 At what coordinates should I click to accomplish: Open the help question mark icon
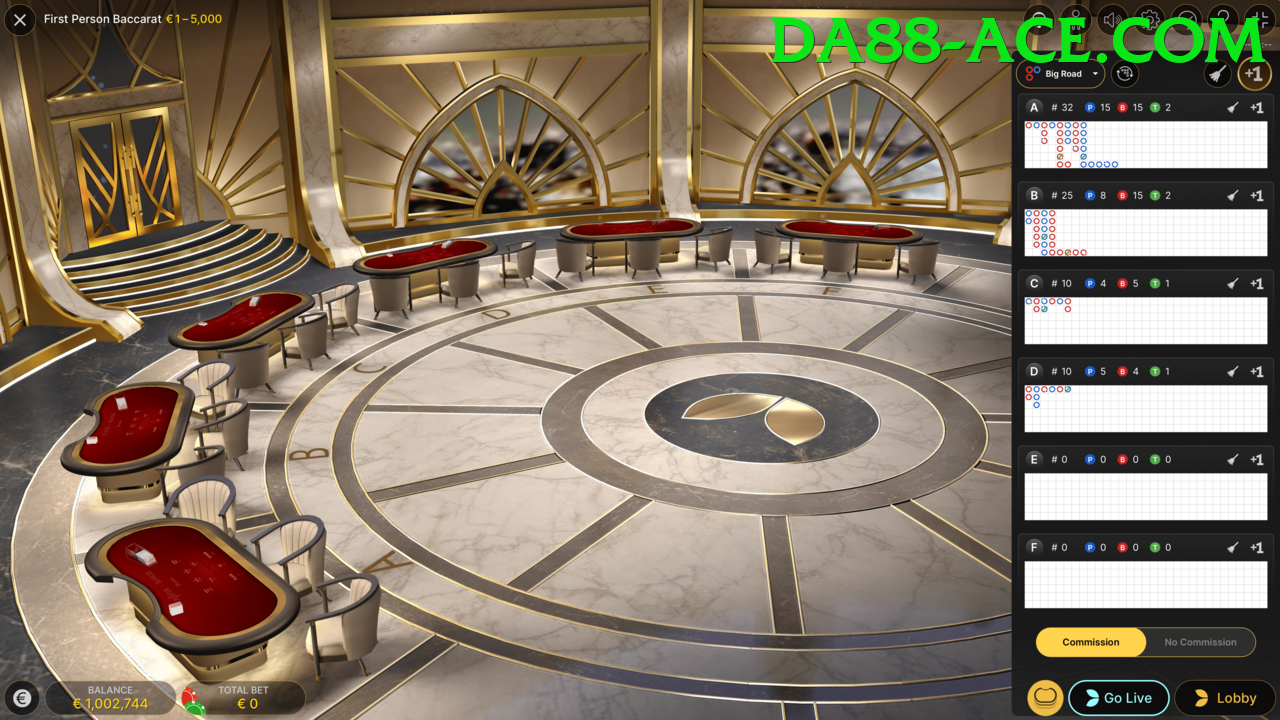(1221, 18)
